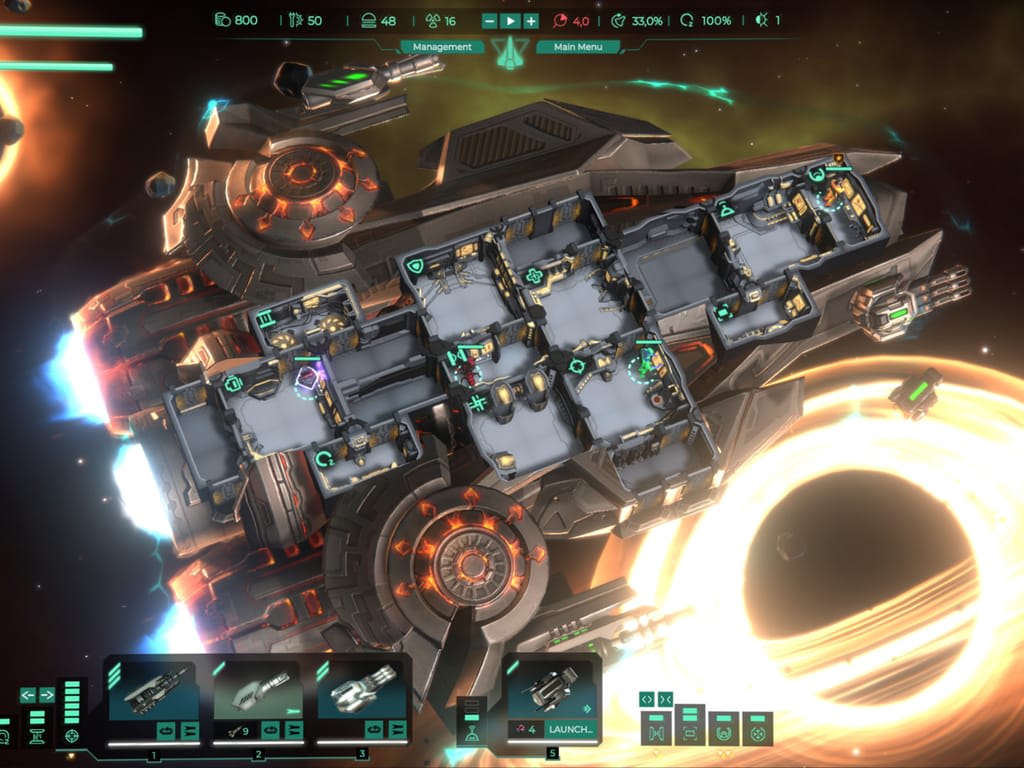Select weapon slot 2 with 9 missiles

tap(257, 692)
